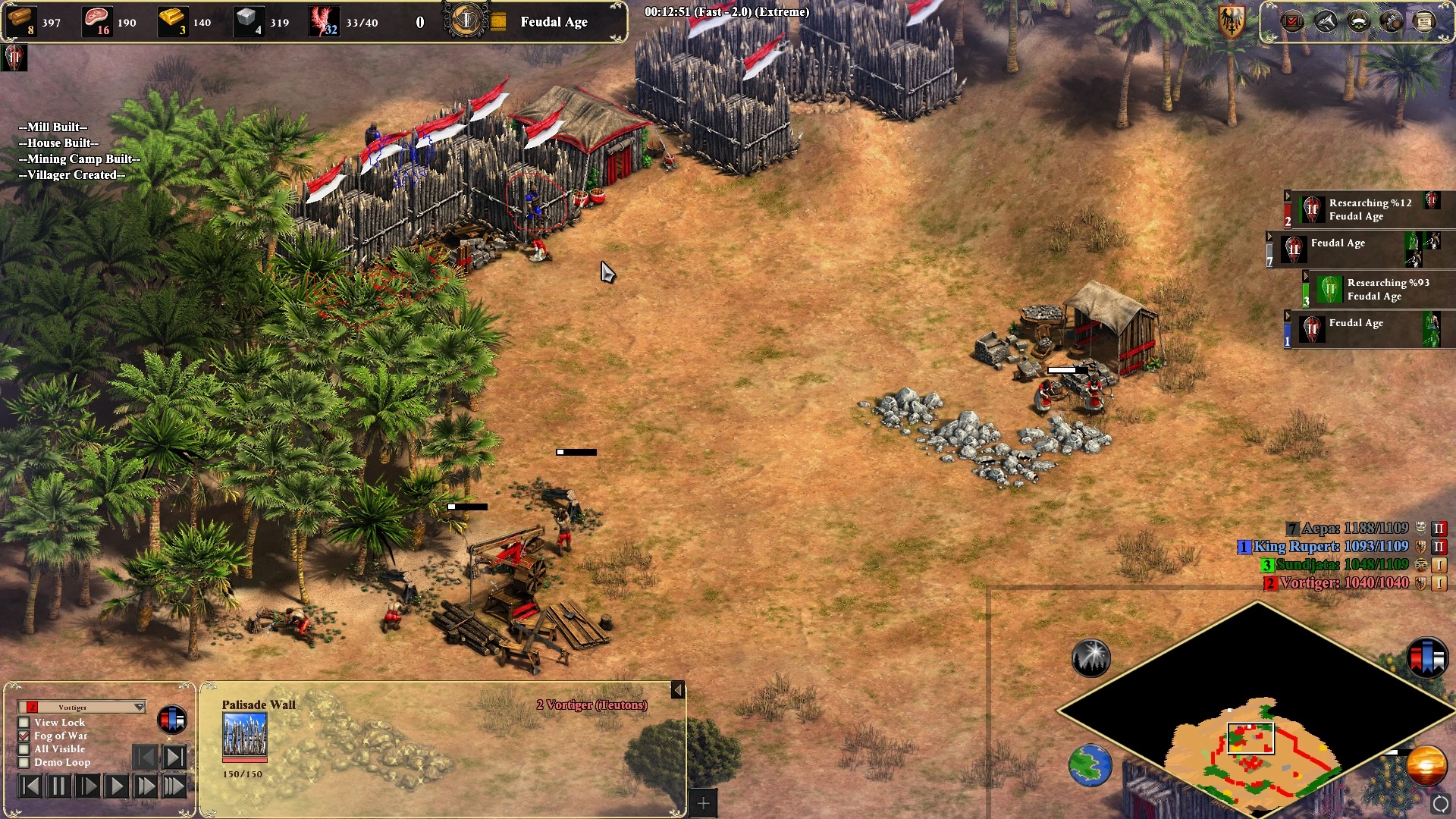Click the minimap to move the view
Screen dimensions: 1456x819
coord(1251,739)
